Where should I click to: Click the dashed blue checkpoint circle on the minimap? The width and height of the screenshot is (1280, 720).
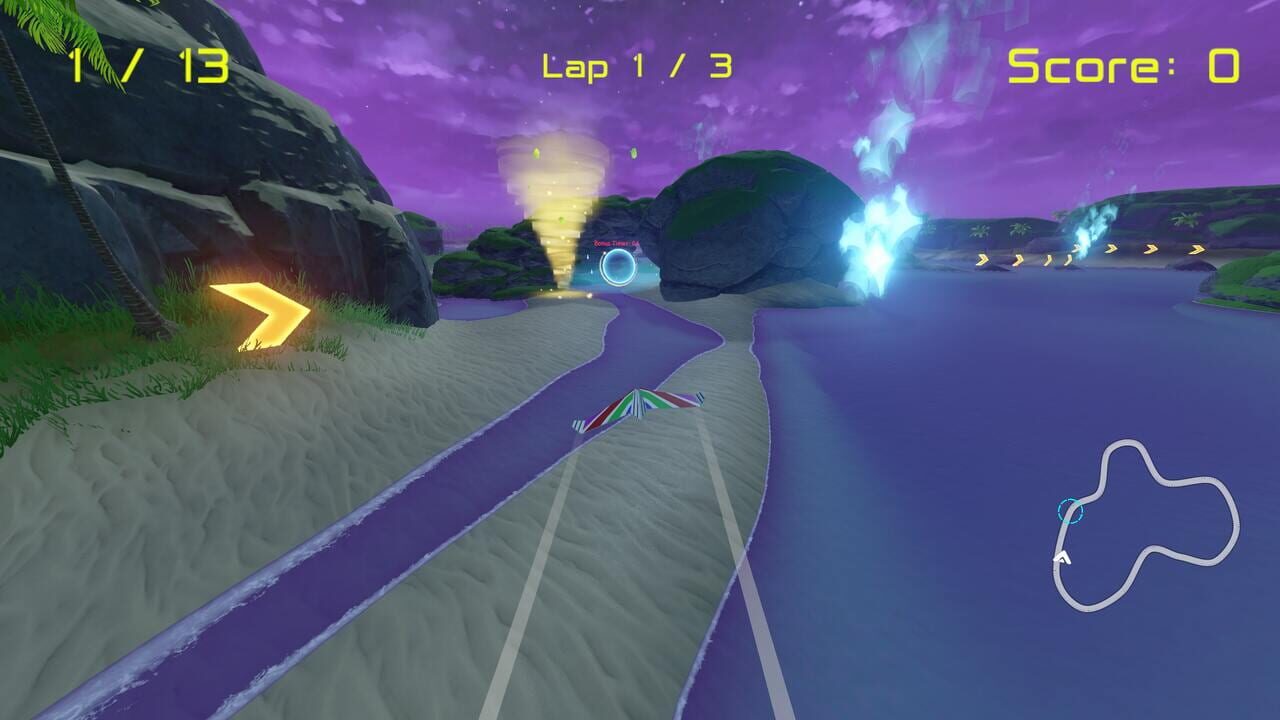click(x=1069, y=511)
